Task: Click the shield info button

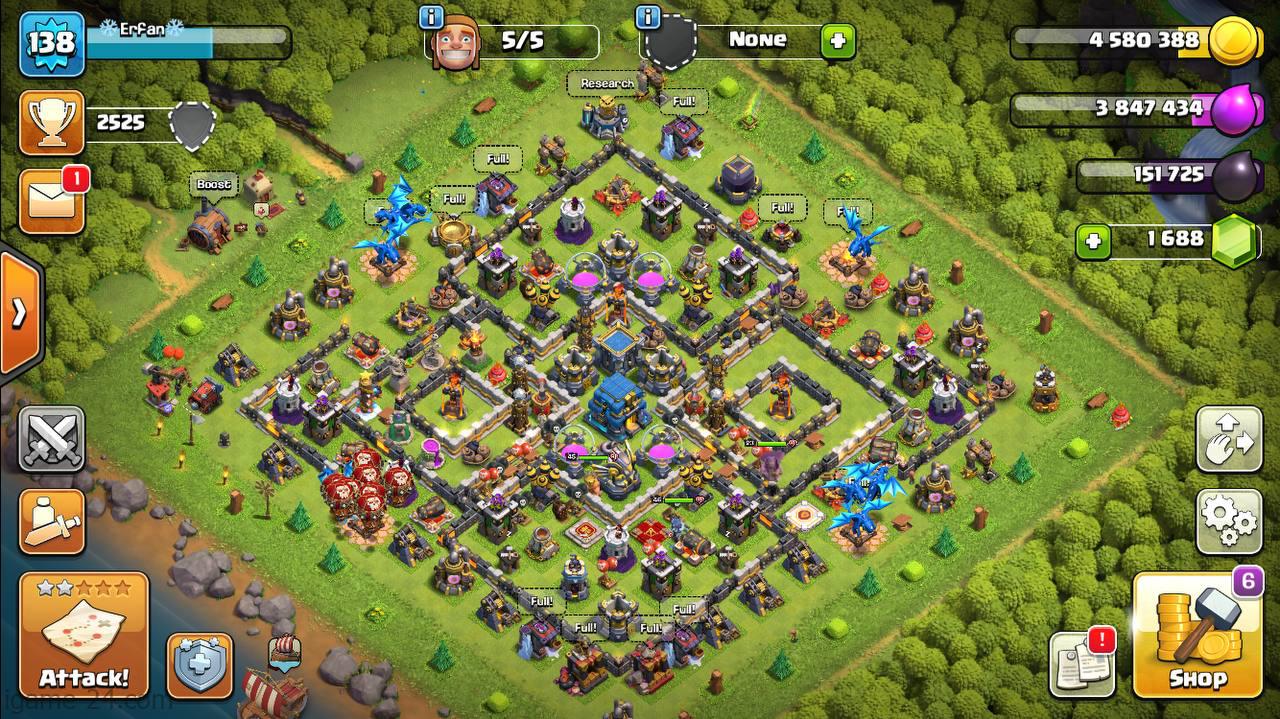Action: pos(648,18)
